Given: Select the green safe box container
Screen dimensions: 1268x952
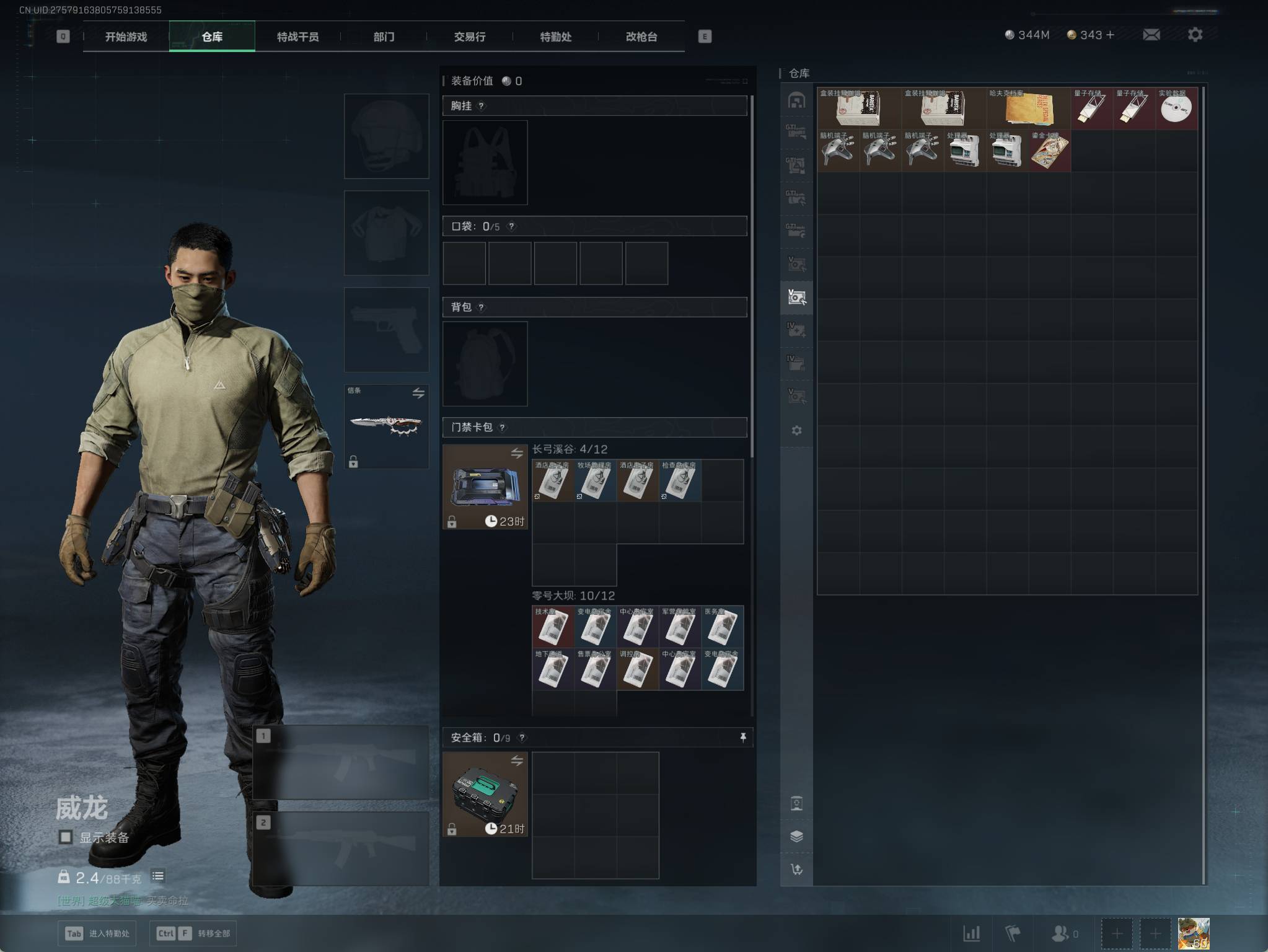Looking at the screenshot, I should pyautogui.click(x=485, y=794).
